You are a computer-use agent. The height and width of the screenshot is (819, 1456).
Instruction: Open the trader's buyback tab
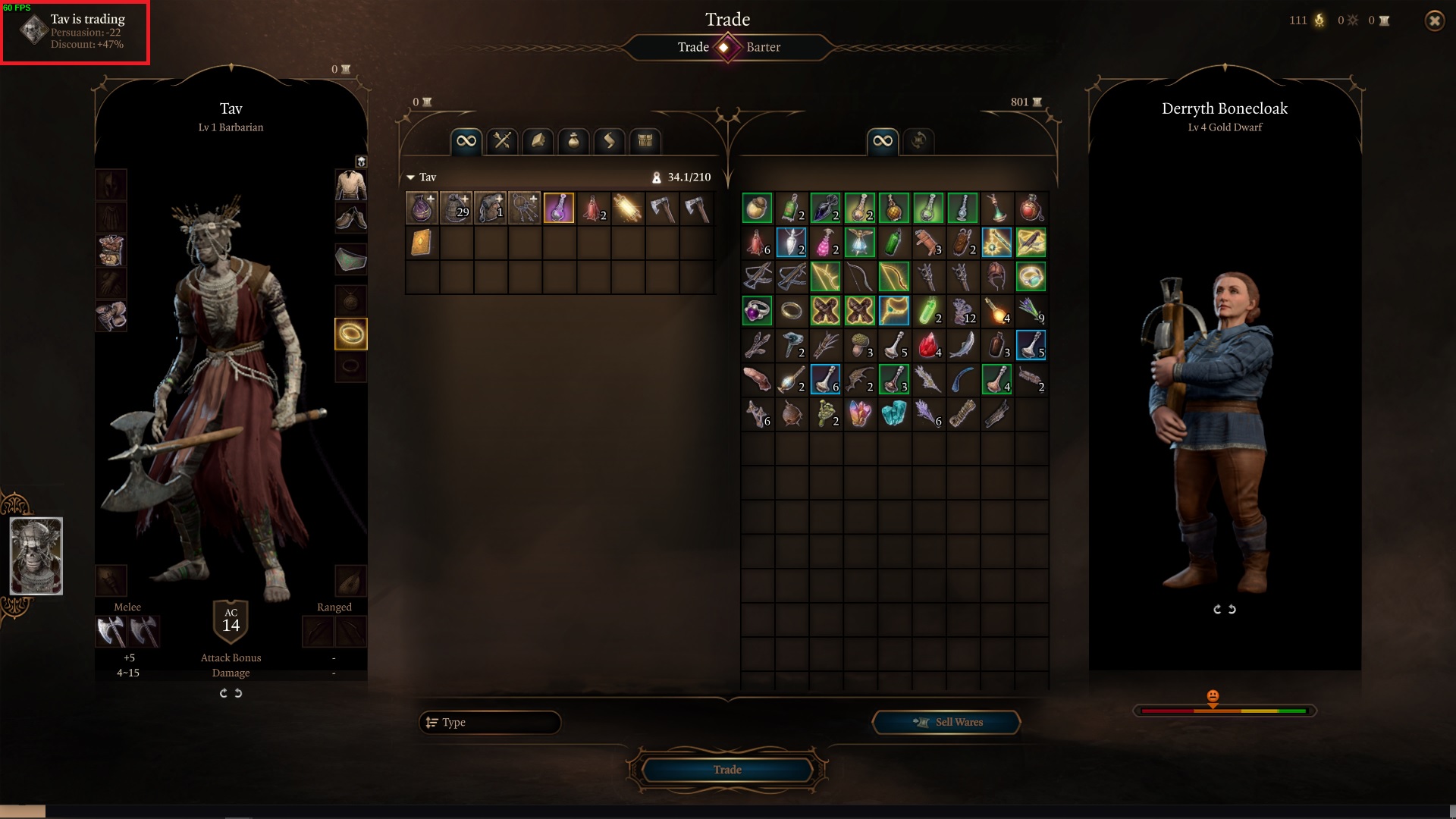coord(918,141)
